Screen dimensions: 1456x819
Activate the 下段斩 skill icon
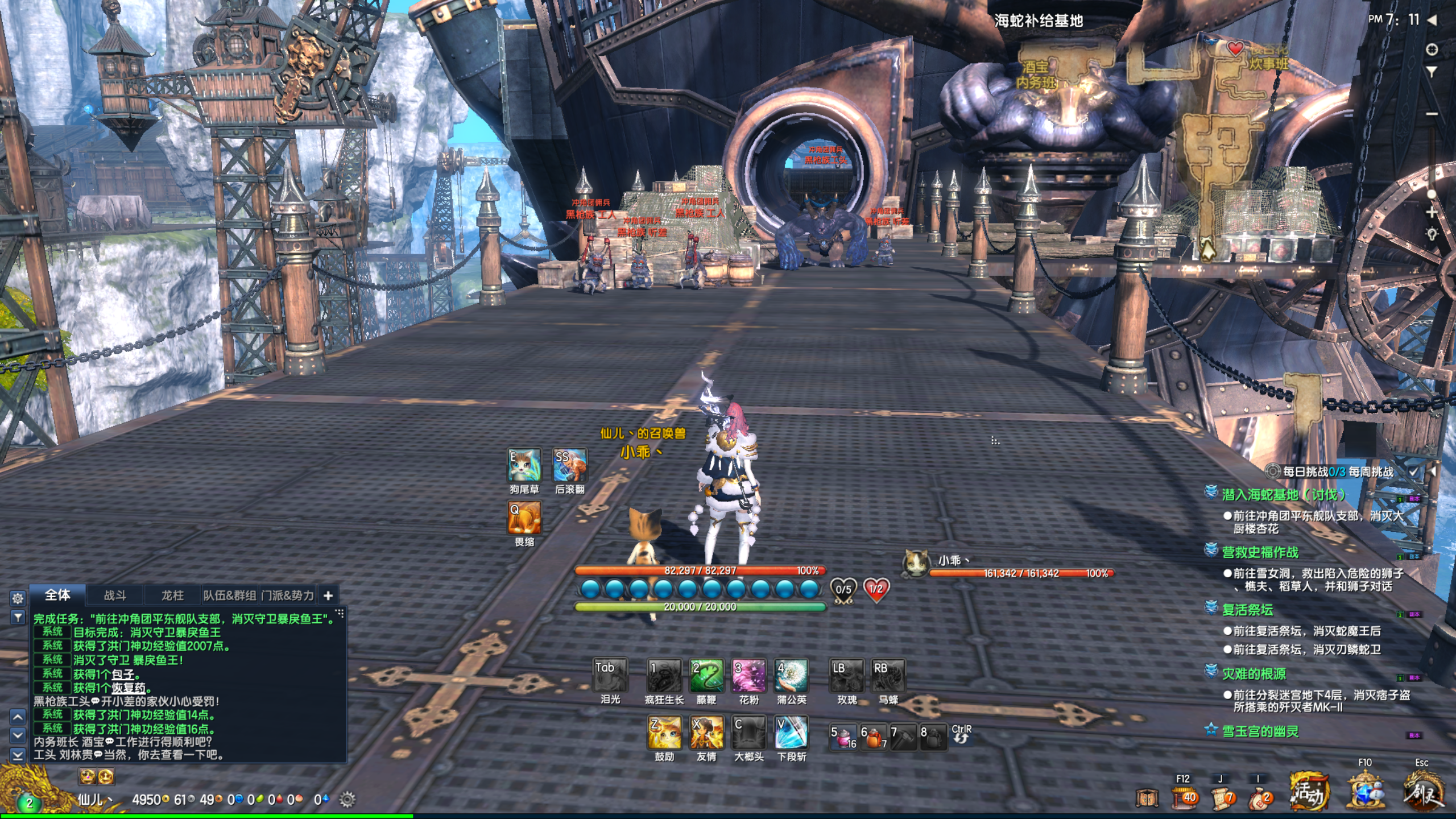coord(791,733)
